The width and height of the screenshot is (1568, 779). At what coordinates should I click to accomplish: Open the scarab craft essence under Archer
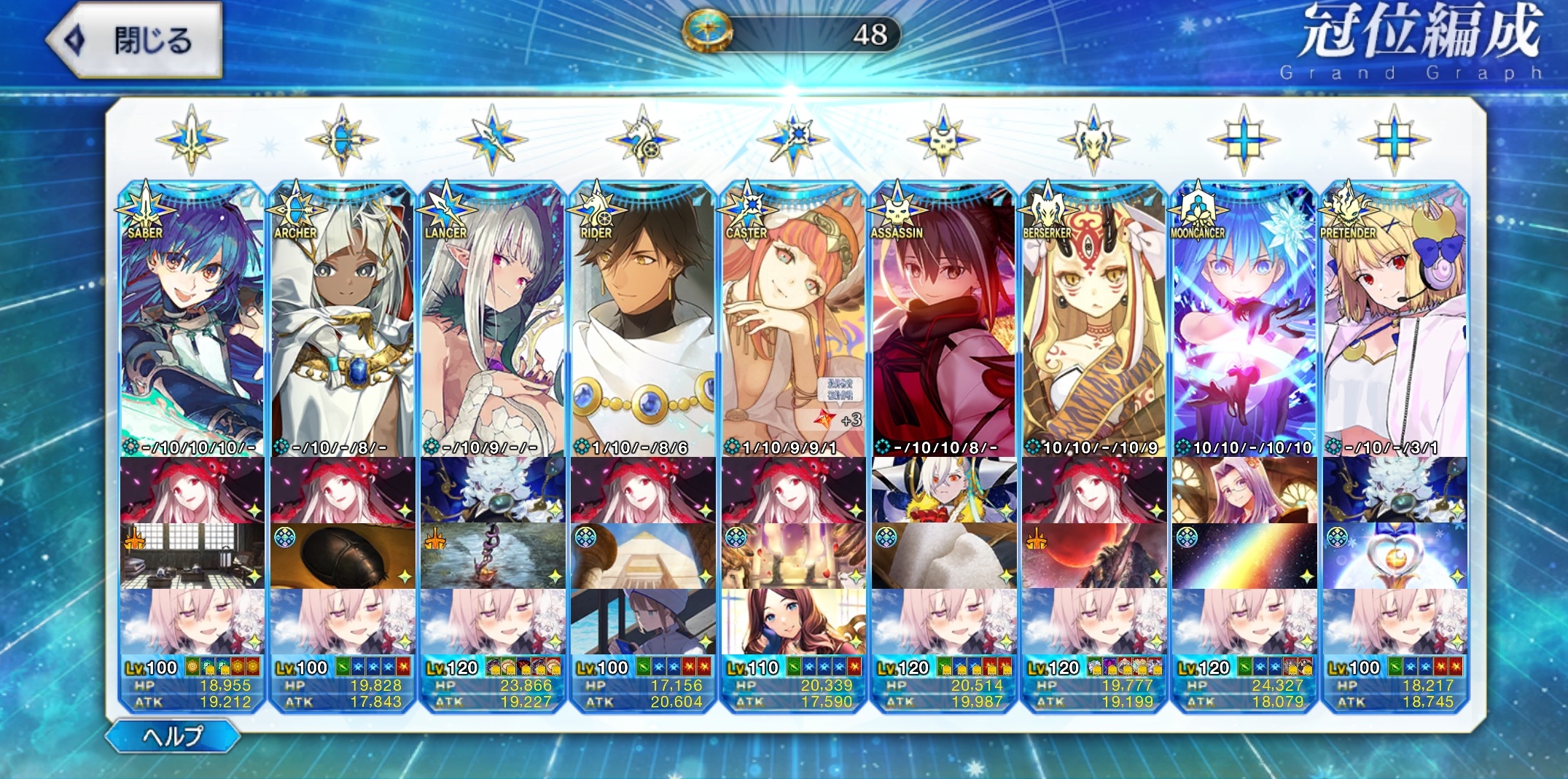pos(343,556)
